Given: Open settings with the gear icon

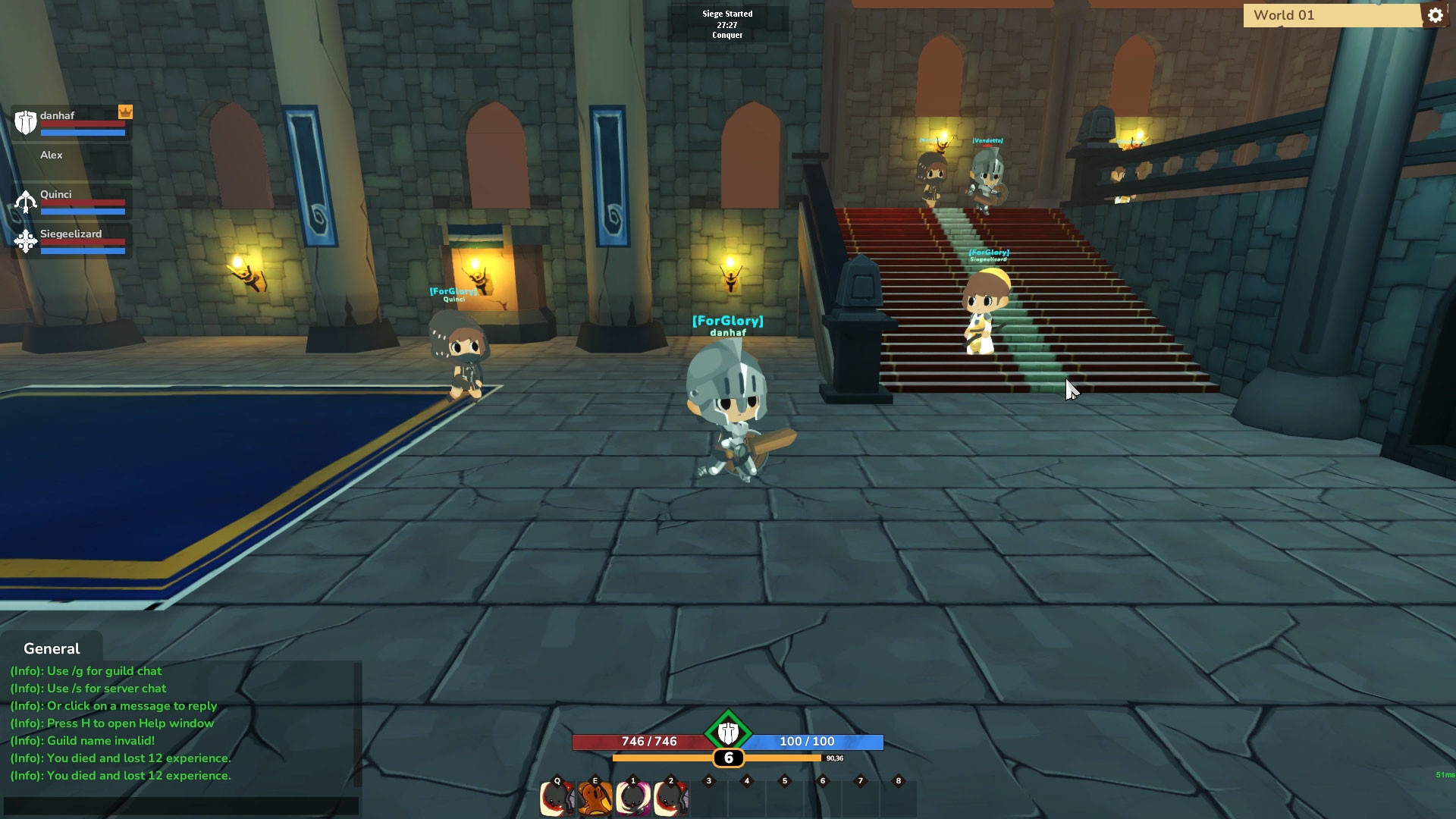Looking at the screenshot, I should (x=1436, y=14).
